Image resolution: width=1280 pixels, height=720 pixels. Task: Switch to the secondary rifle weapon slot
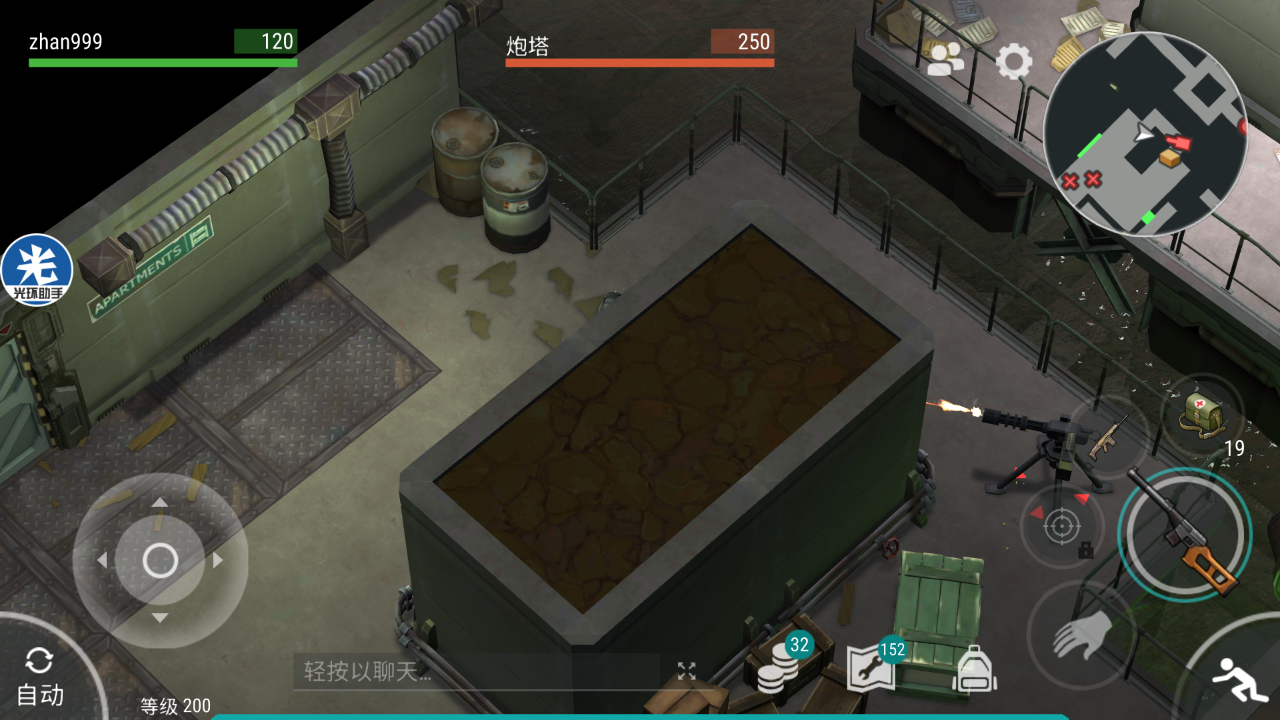1106,437
